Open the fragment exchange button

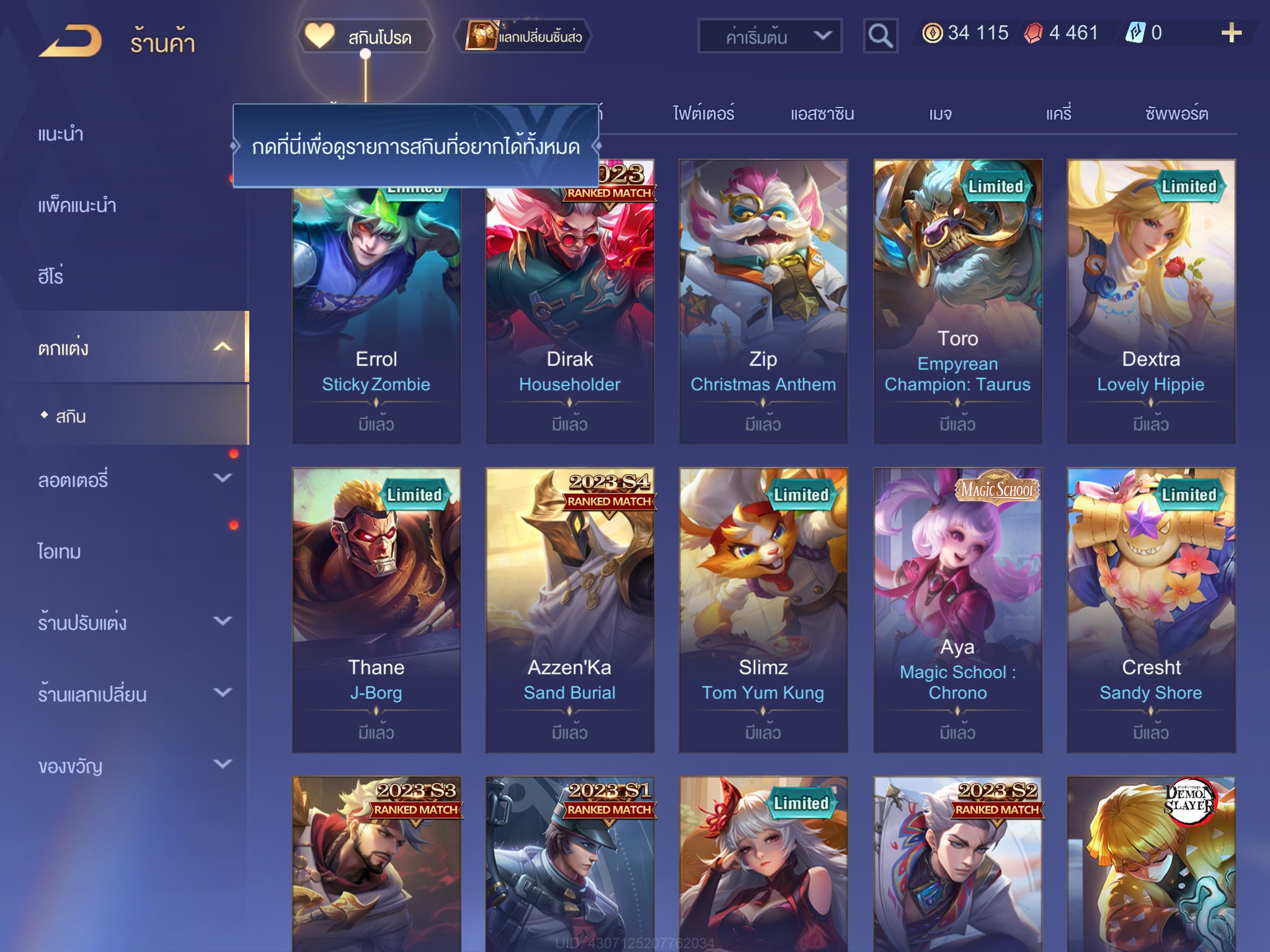pyautogui.click(x=524, y=36)
